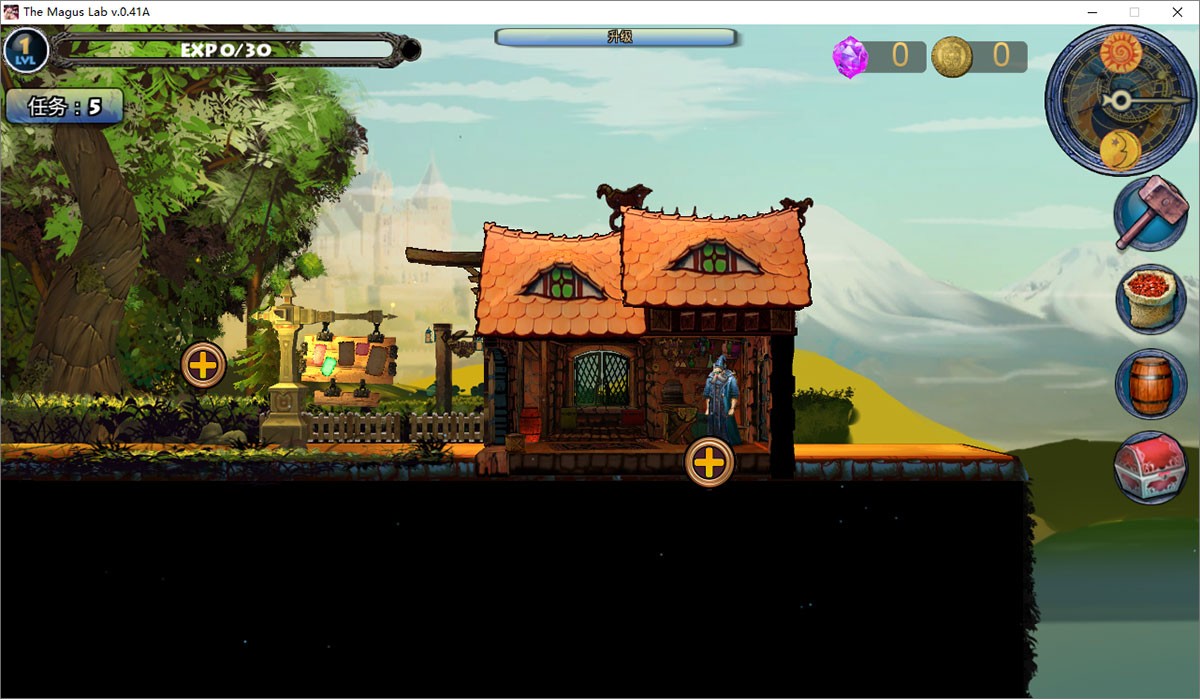Click the plus marker beside the tree
Viewport: 1200px width, 699px height.
click(x=203, y=365)
